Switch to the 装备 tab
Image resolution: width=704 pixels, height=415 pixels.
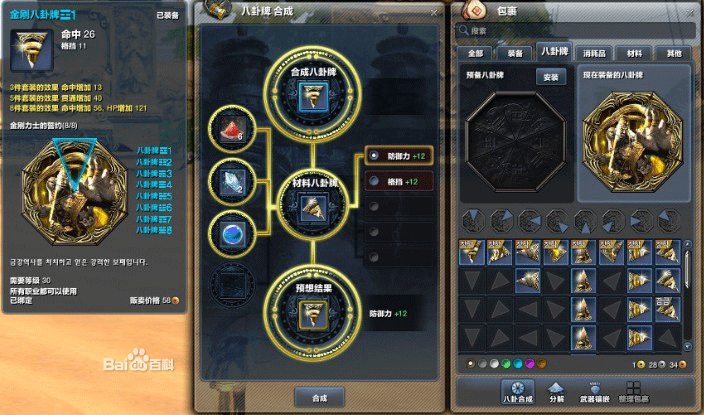click(511, 53)
